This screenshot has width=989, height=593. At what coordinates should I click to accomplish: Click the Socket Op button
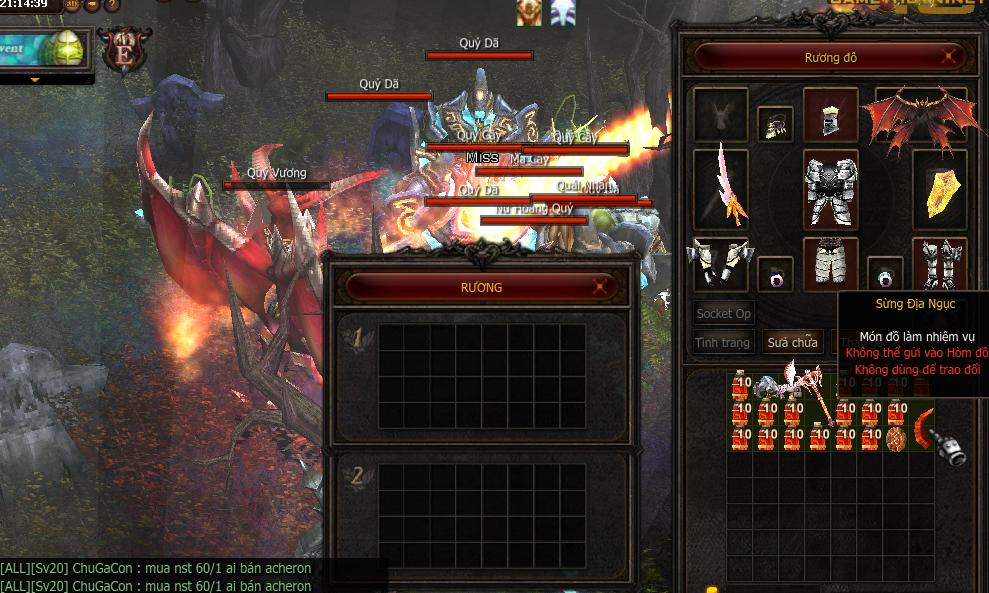(x=723, y=313)
